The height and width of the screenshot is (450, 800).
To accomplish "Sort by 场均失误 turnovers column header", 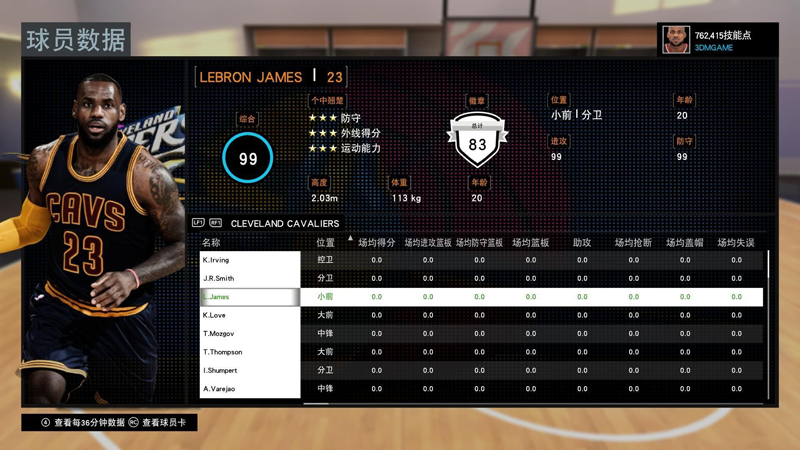I will (x=736, y=243).
